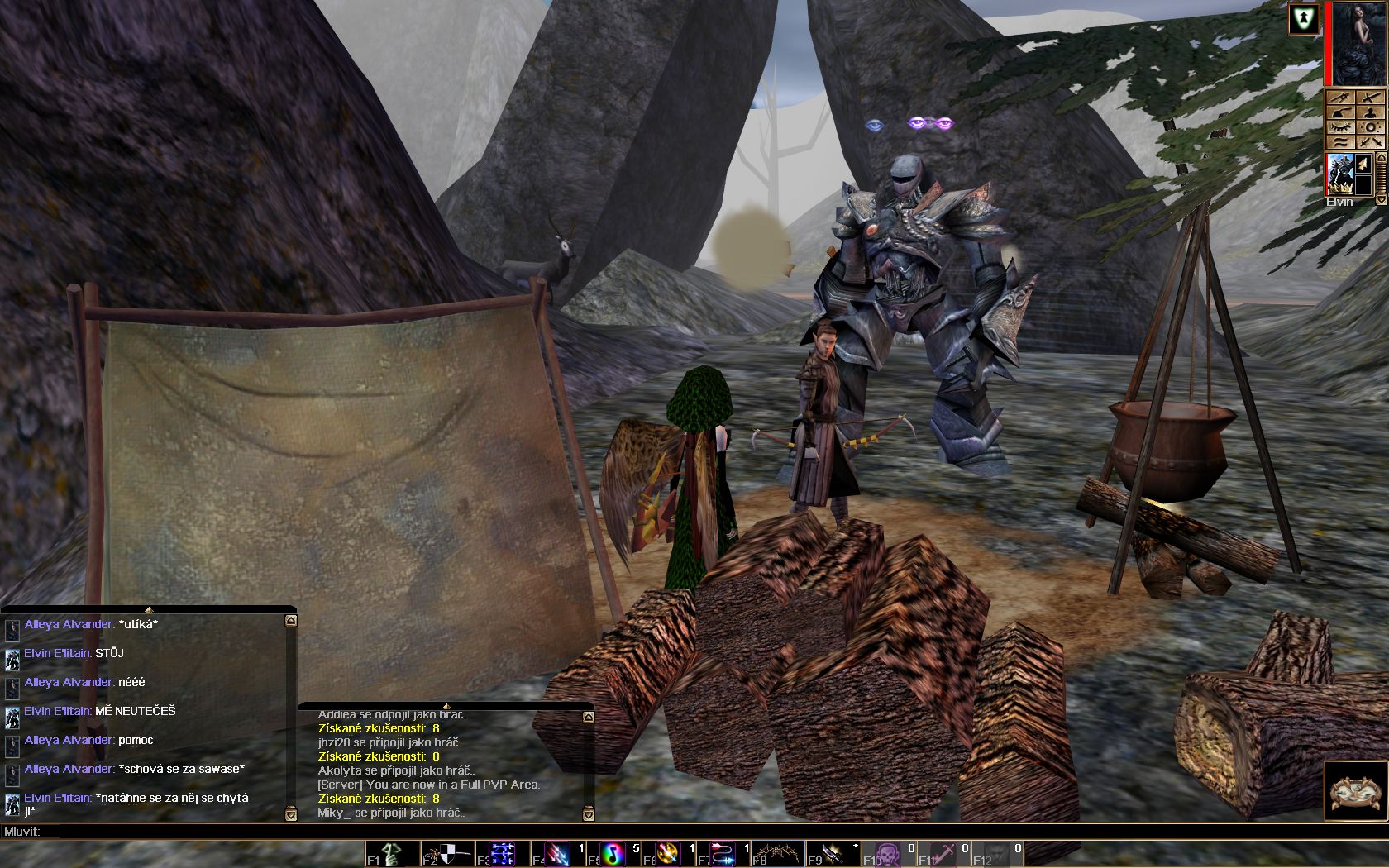The height and width of the screenshot is (868, 1389).
Task: Equip the F8 bow quickslot
Action: tap(778, 854)
